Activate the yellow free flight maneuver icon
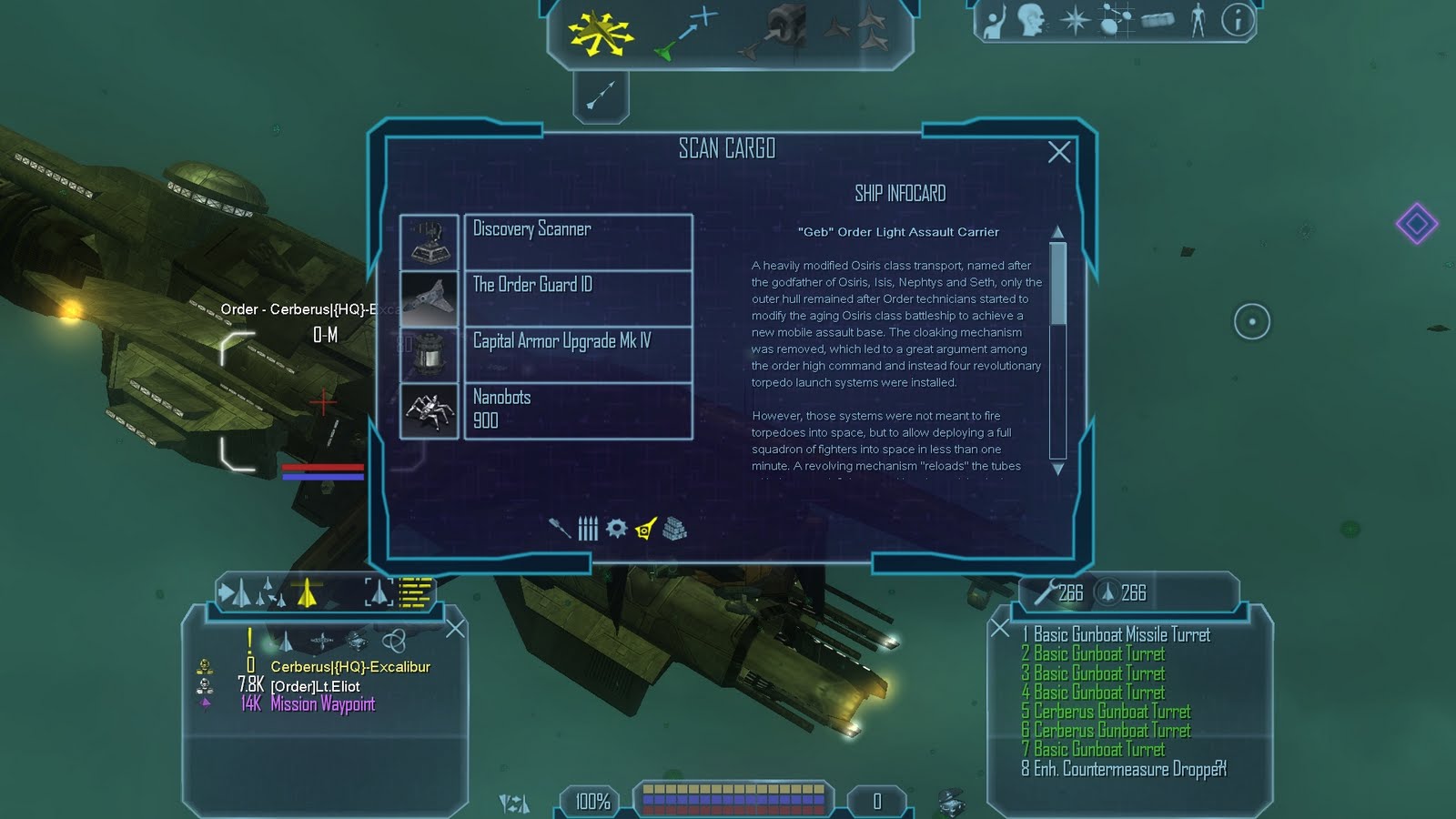Viewport: 1456px width, 819px height. (601, 33)
